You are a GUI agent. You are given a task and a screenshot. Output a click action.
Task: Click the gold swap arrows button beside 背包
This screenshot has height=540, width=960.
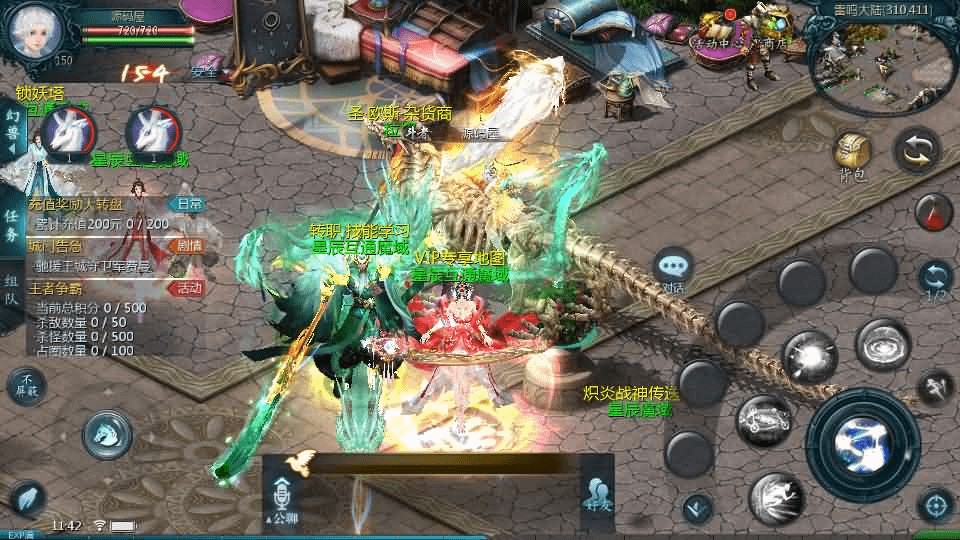917,151
